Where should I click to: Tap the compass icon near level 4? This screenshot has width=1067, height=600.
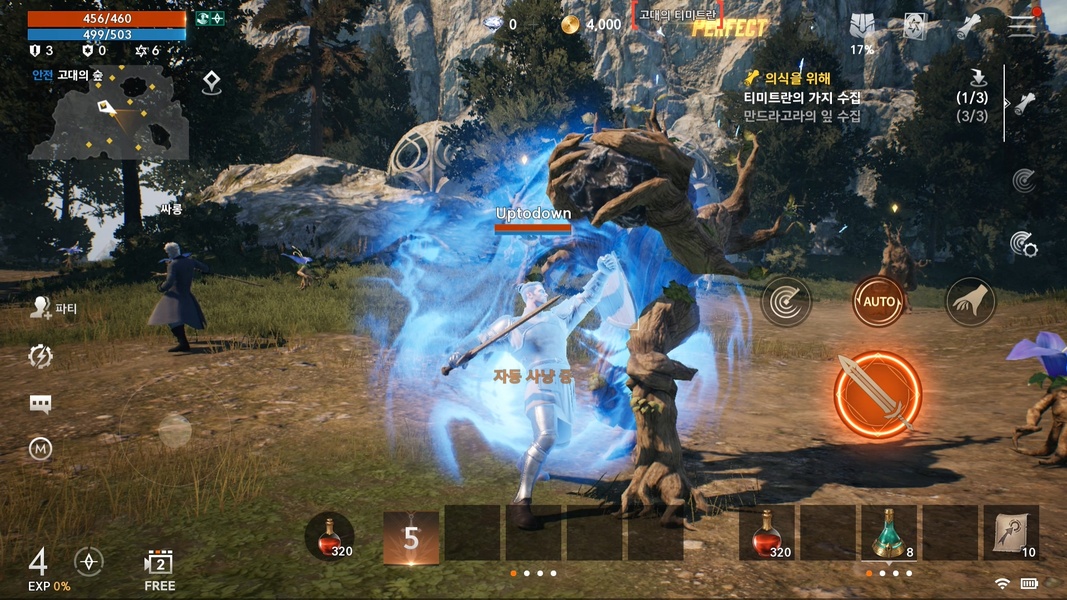pyautogui.click(x=89, y=561)
